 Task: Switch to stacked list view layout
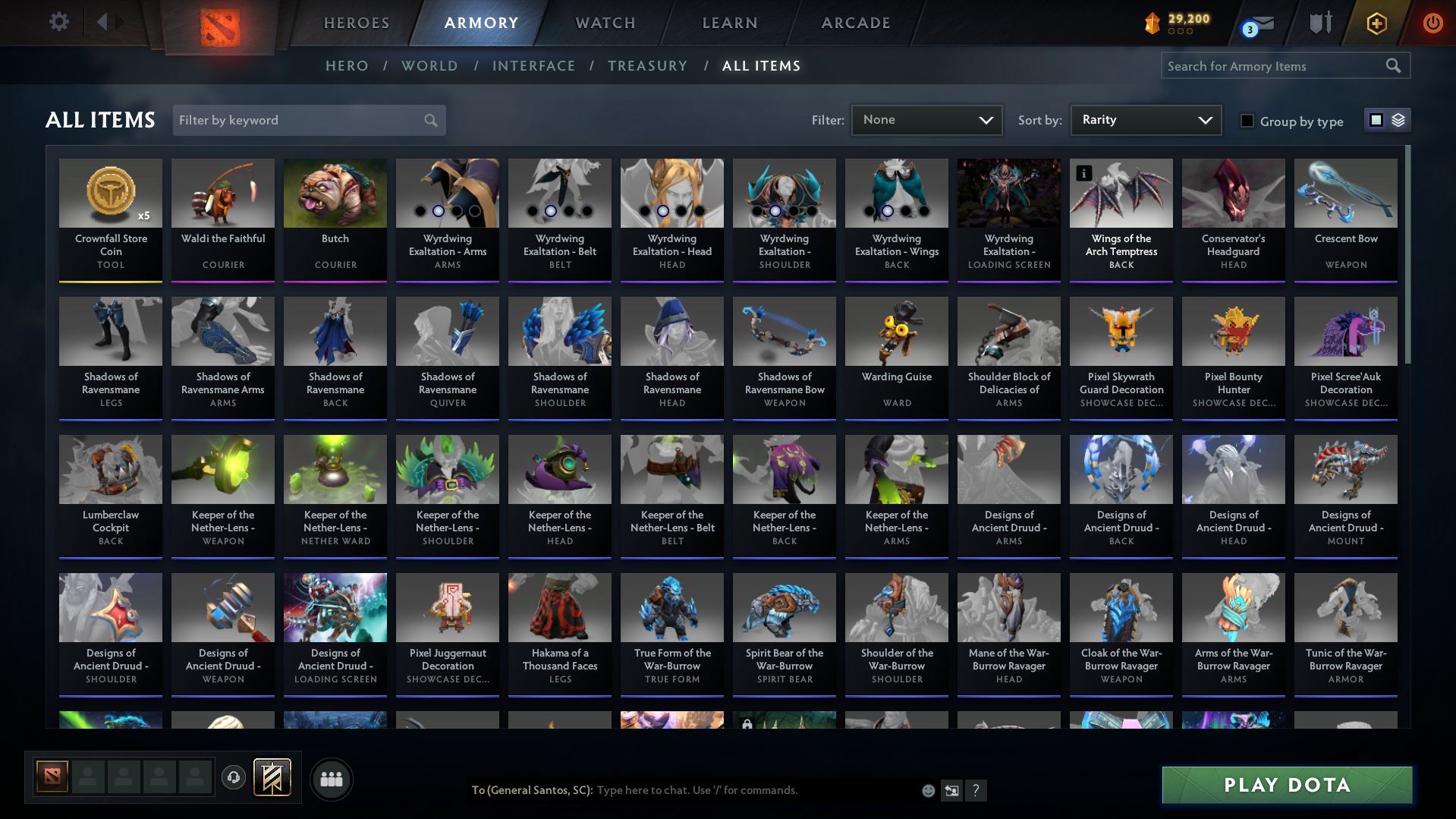click(x=1398, y=119)
